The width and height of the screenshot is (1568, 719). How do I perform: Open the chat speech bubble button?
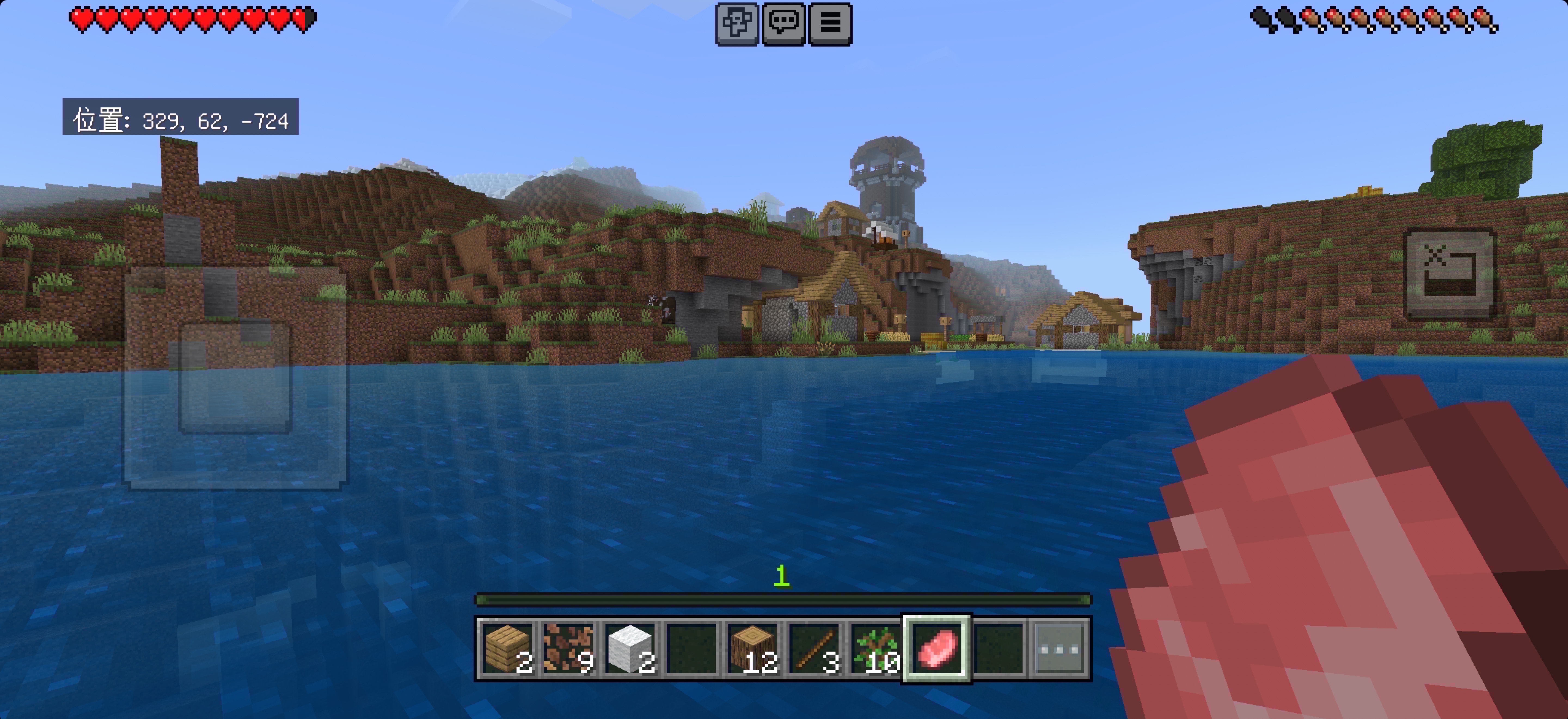[x=783, y=24]
